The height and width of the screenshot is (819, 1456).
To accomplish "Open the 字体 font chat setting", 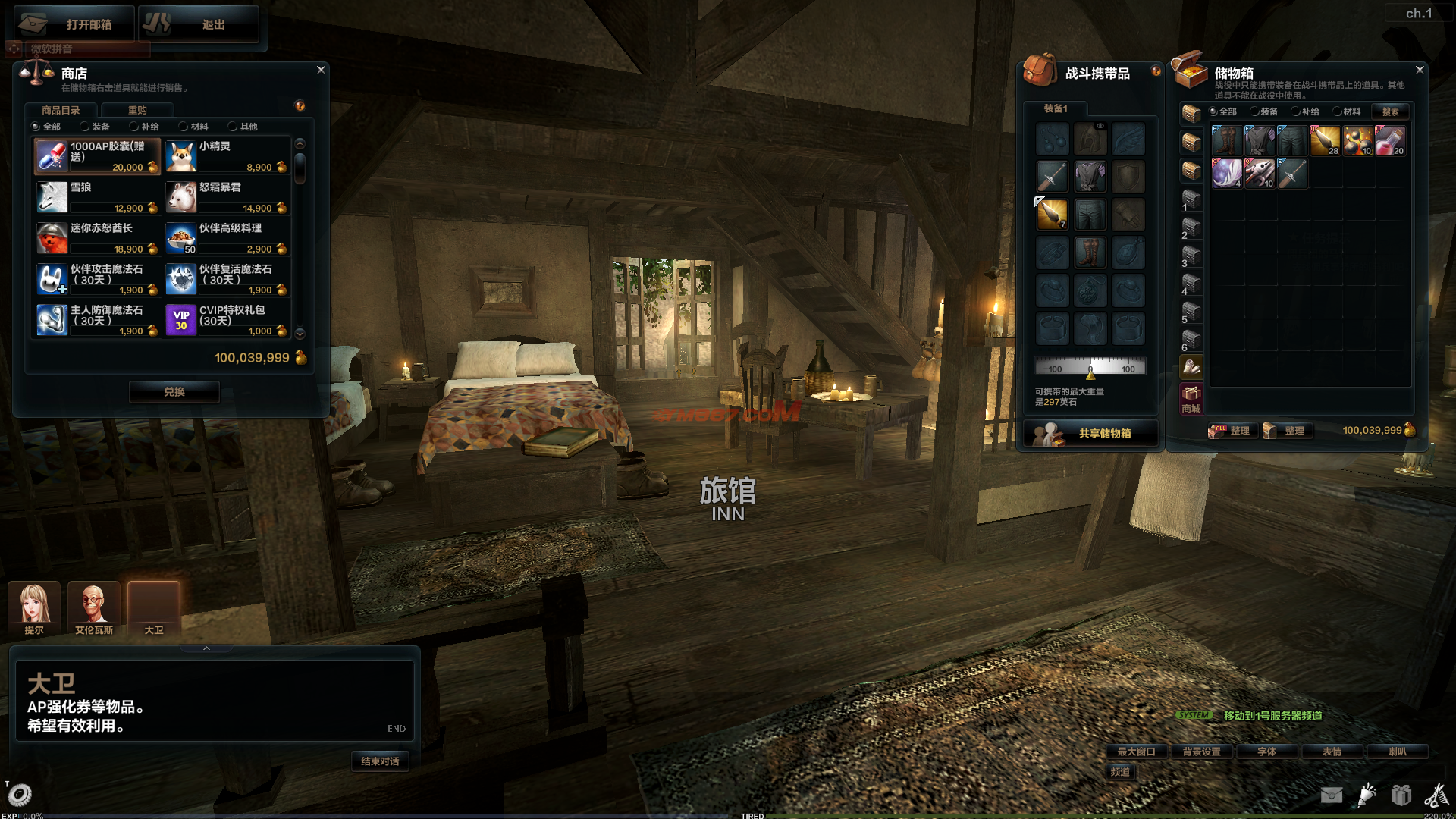I will pyautogui.click(x=1267, y=752).
